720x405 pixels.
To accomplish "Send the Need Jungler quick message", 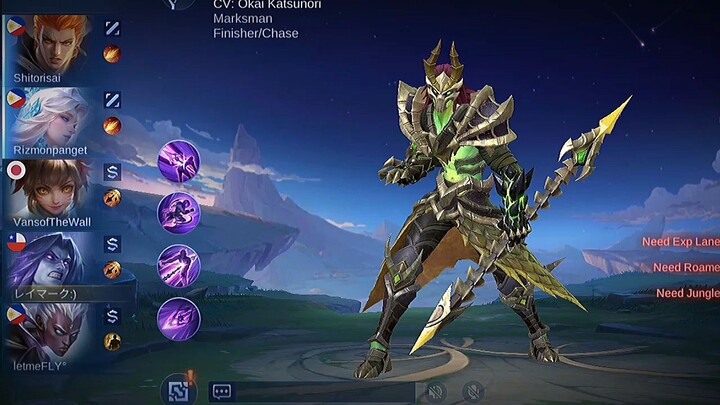I will (x=687, y=293).
